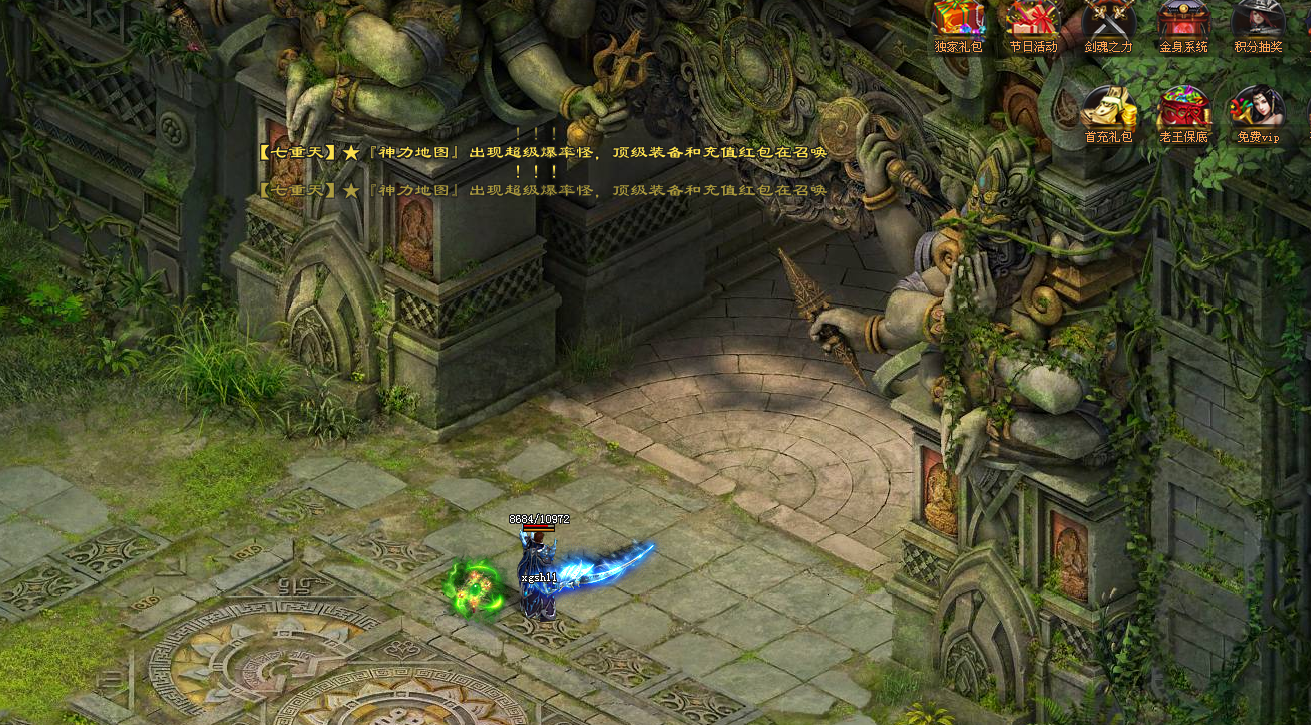Open the 金身系统 system icon
The width and height of the screenshot is (1311, 725).
click(1183, 22)
